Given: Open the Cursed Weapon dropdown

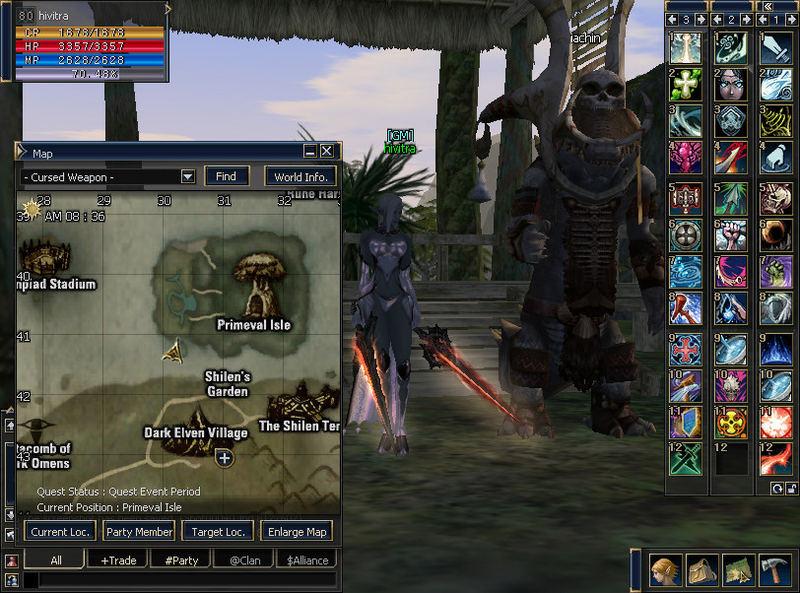Looking at the screenshot, I should pyautogui.click(x=187, y=177).
